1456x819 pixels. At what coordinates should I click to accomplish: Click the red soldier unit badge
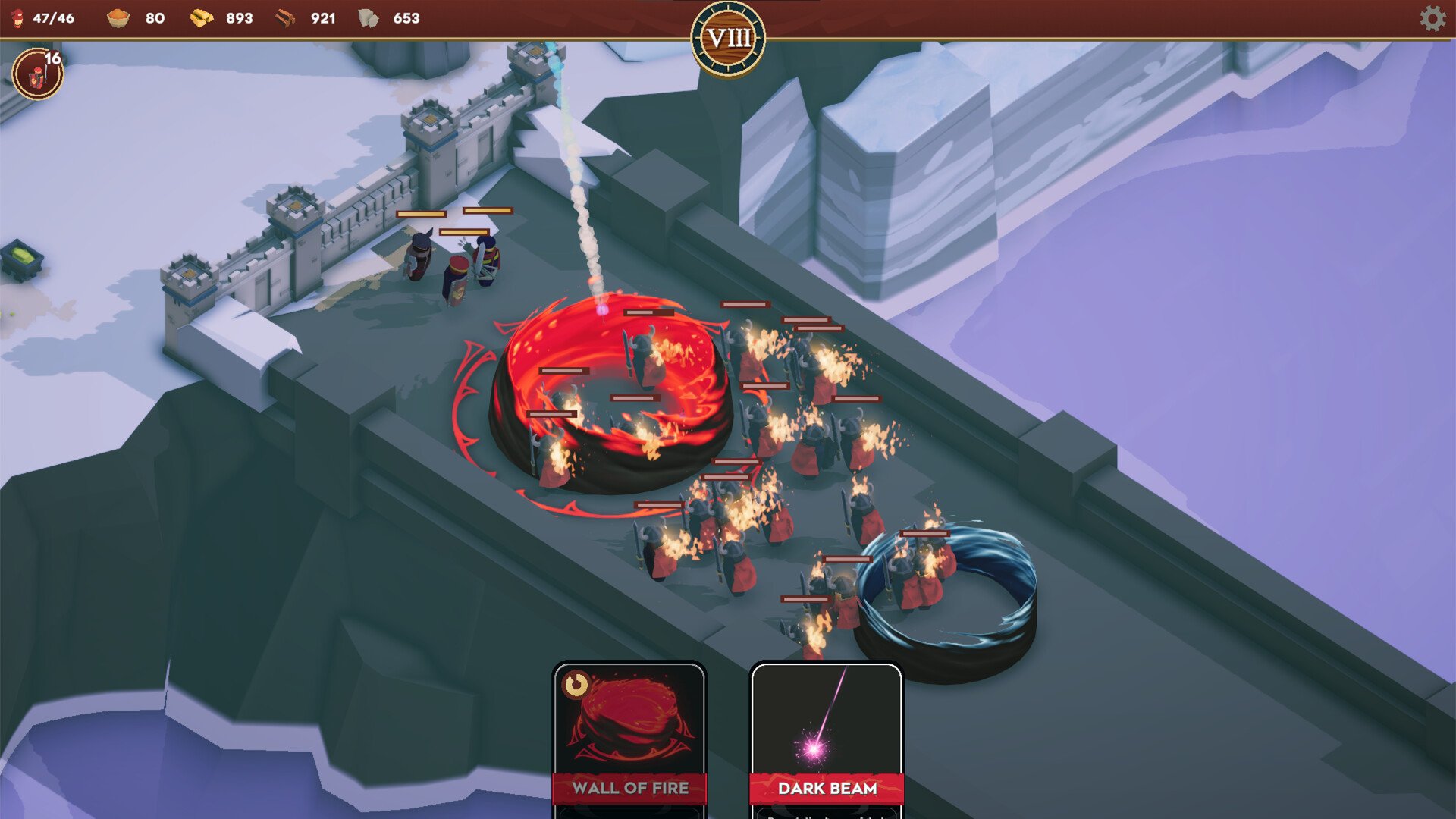coord(36,74)
